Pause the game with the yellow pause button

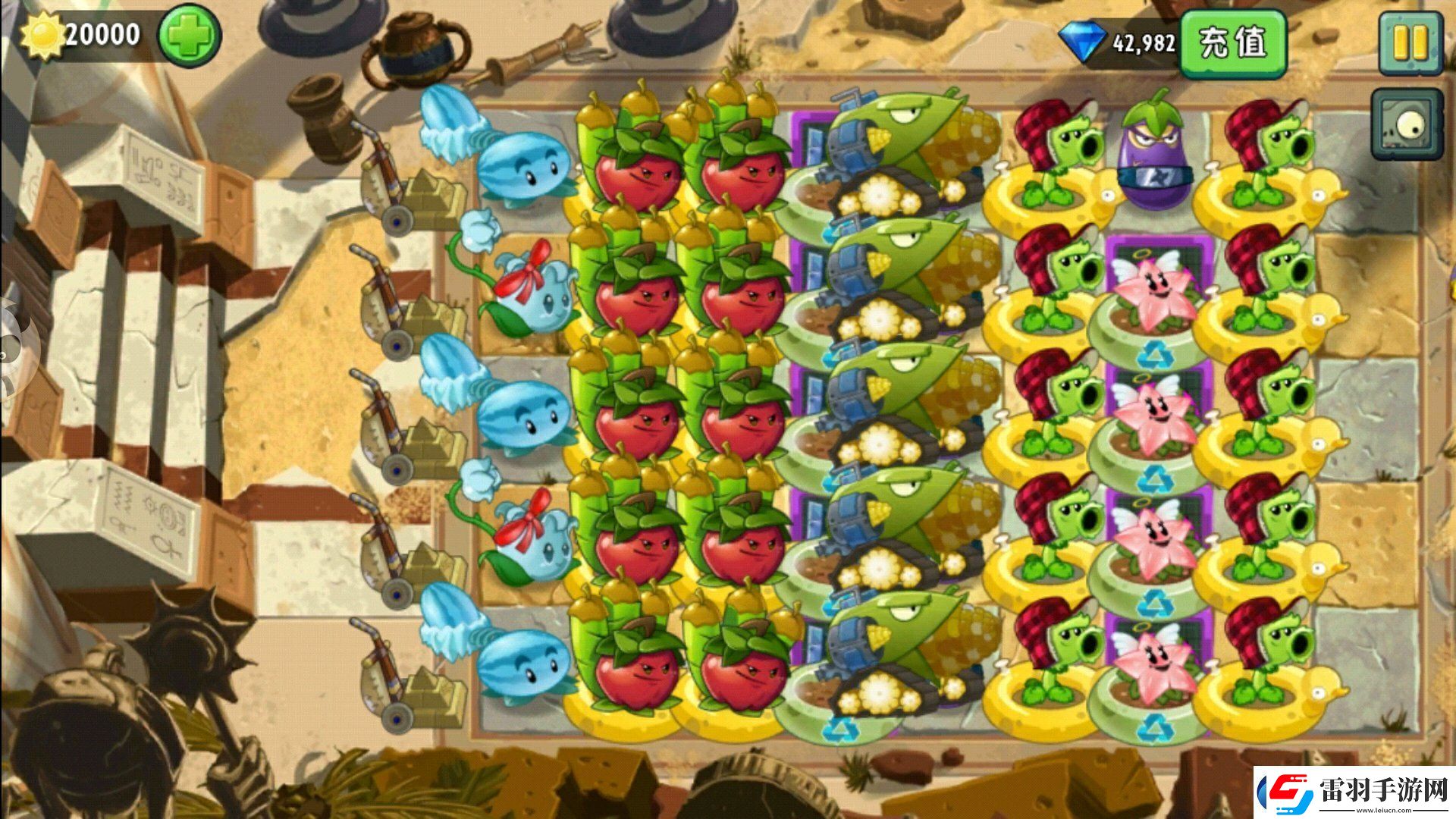click(1410, 42)
